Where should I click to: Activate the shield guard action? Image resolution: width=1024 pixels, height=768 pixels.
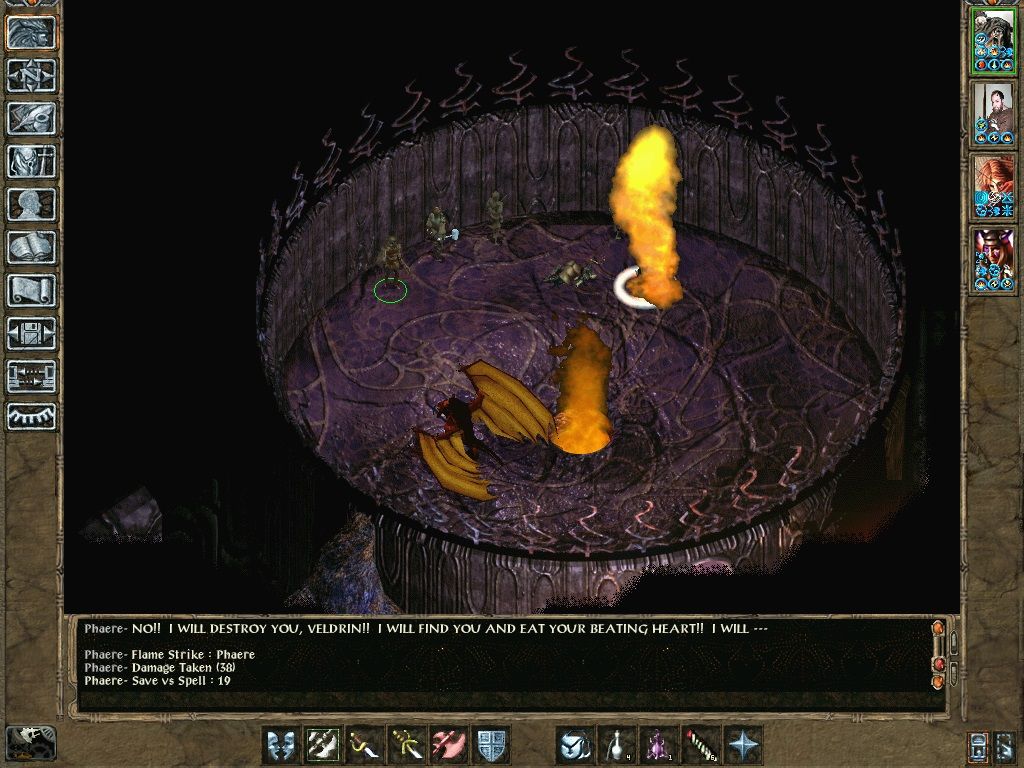click(x=491, y=745)
